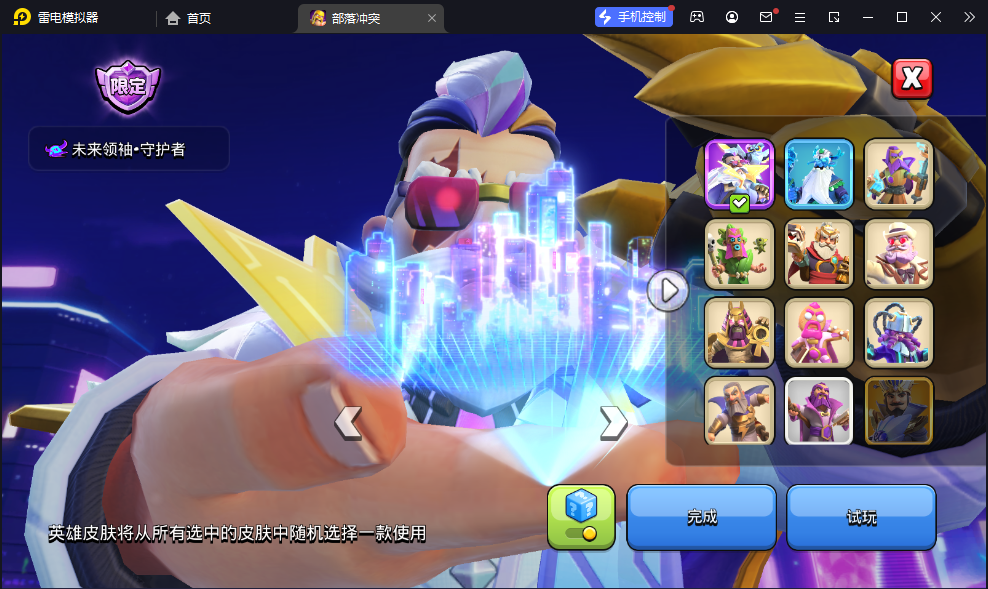Choose the white-framed purple-bearded warden skin

(819, 410)
